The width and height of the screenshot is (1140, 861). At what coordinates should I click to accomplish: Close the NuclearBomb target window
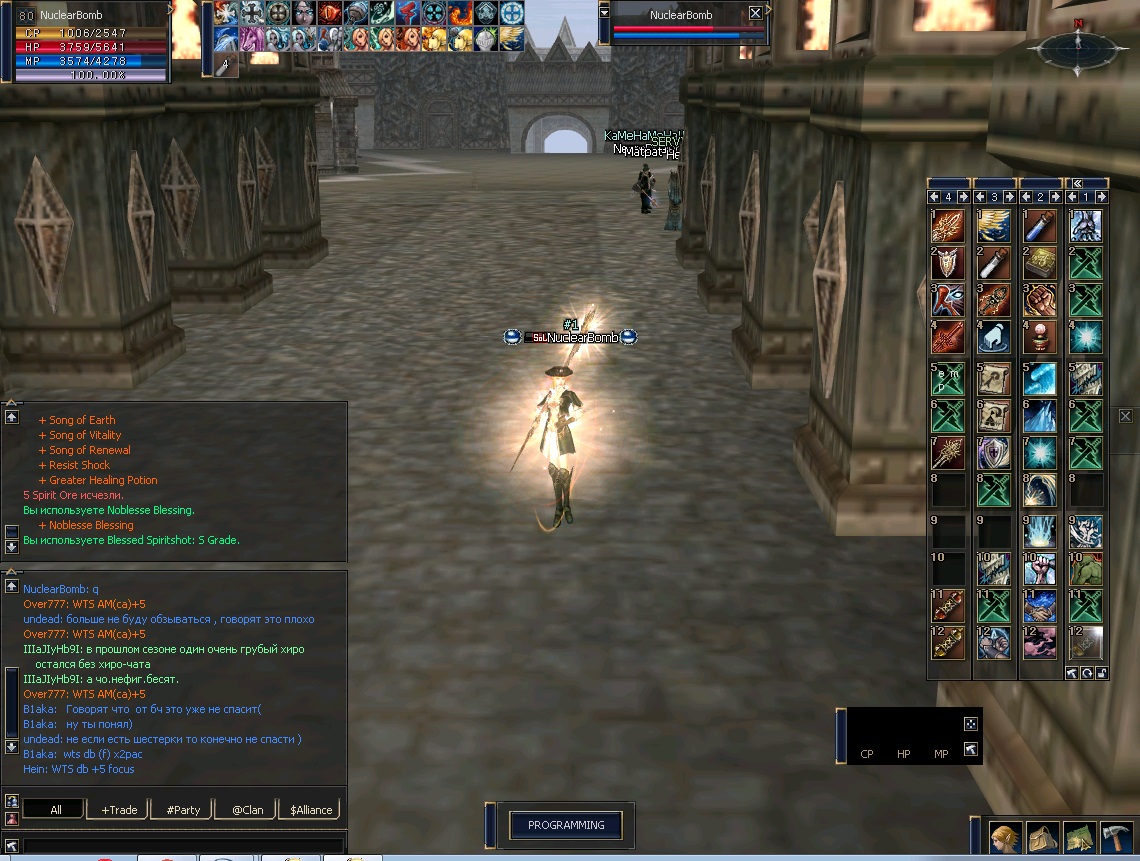755,14
